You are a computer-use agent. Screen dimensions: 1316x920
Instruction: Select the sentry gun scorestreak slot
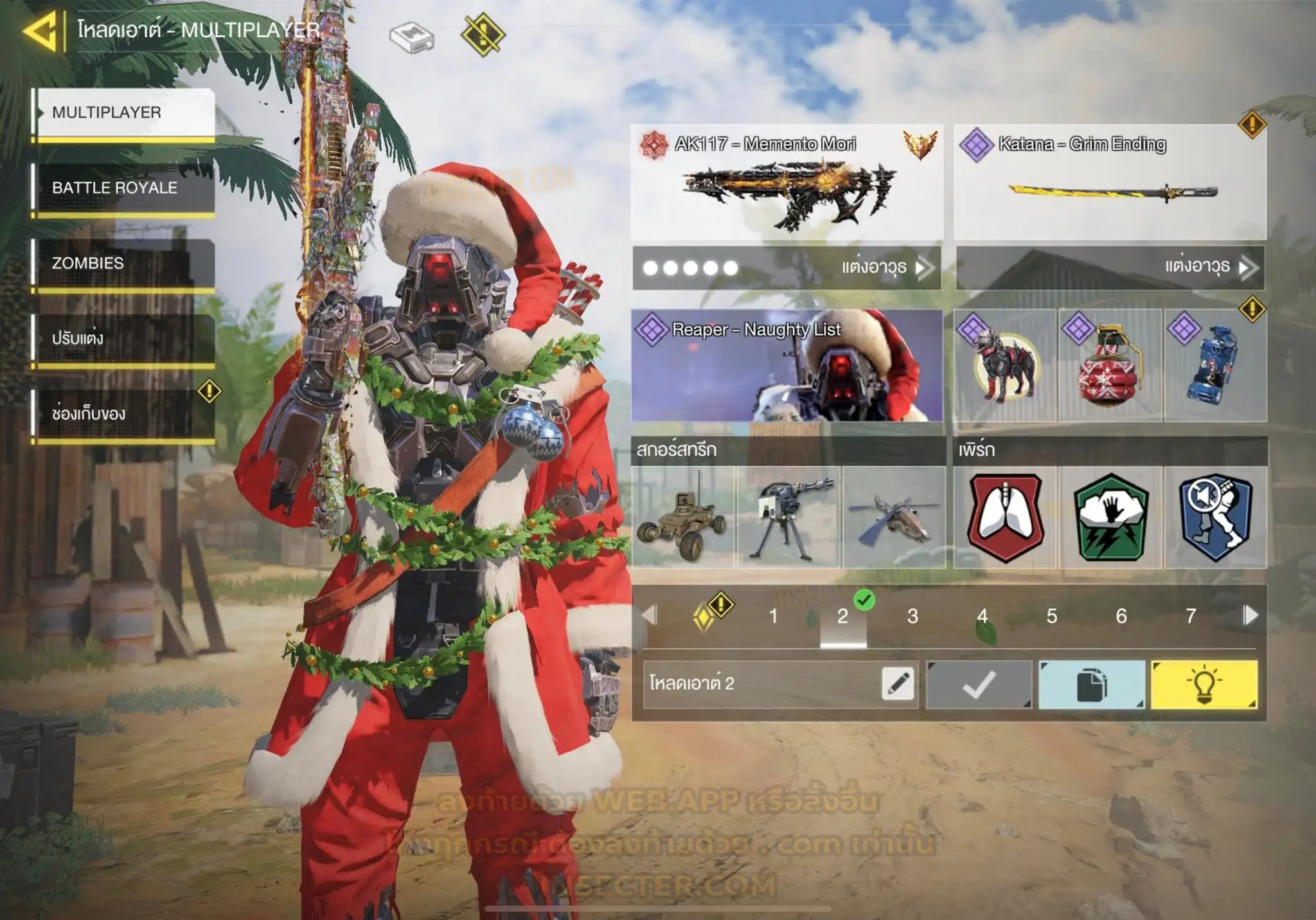[x=788, y=518]
